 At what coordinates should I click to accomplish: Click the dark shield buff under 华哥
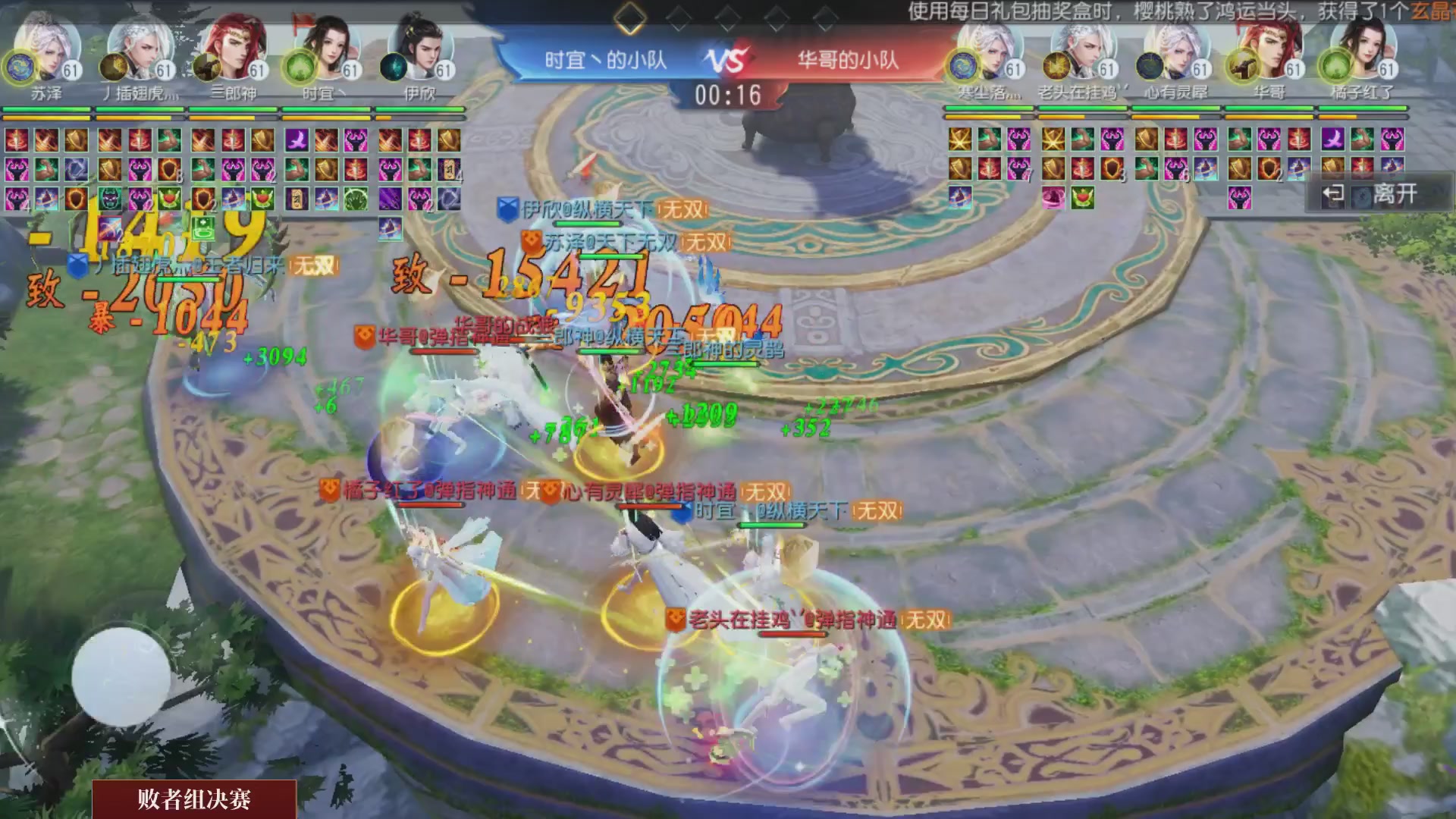coord(1269,169)
